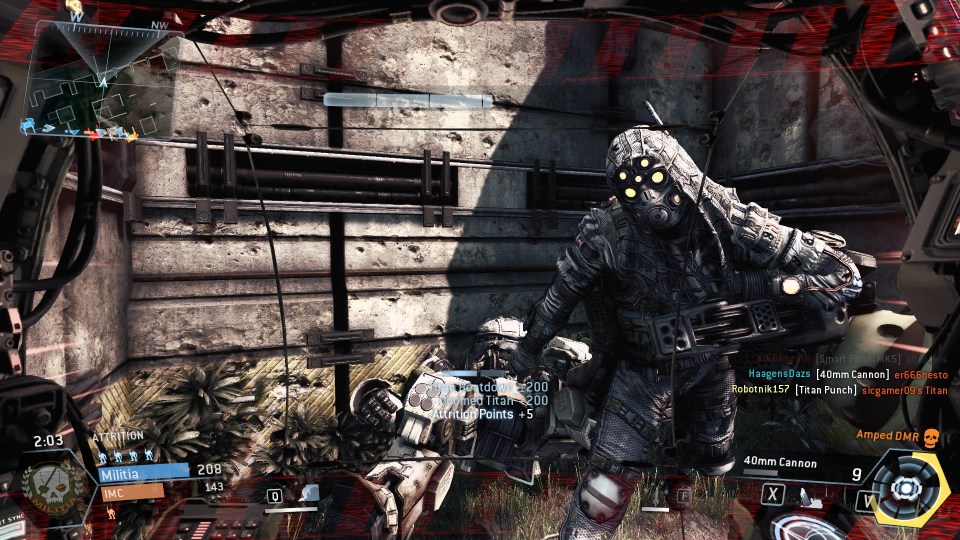Select the Robotnik157 Titan Punch feed entry
This screenshot has height=540, width=960.
click(838, 390)
